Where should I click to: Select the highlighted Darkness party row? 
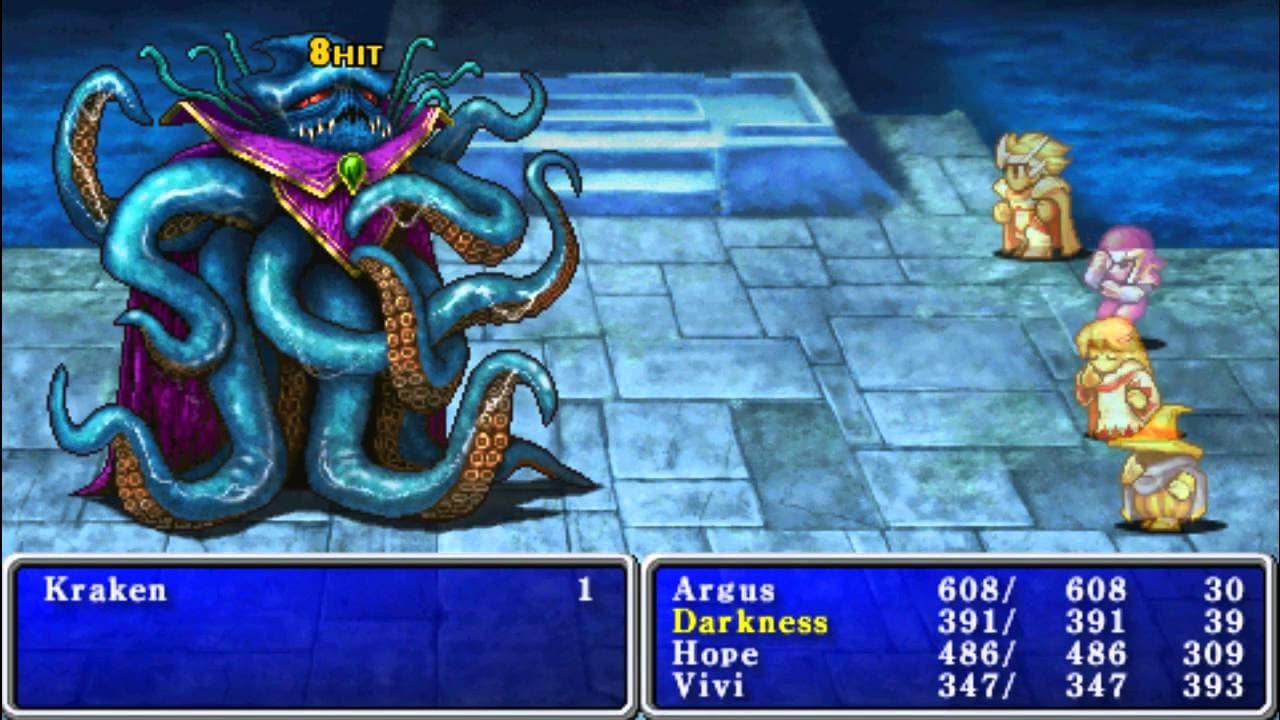[750, 622]
